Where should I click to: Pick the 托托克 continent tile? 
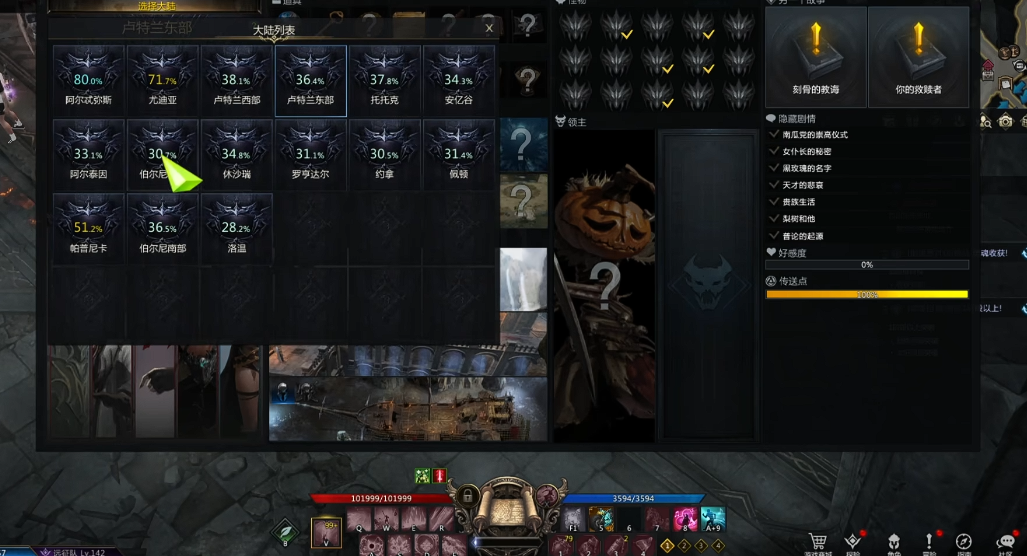(385, 80)
